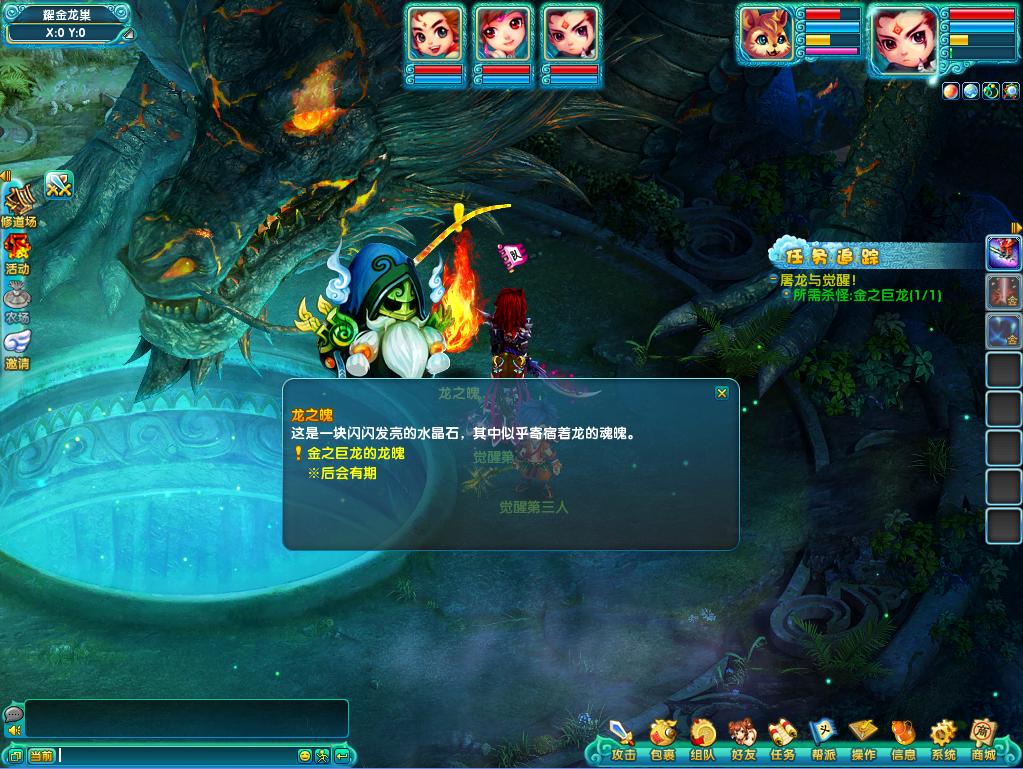
Task: Open the 邀请 invite panel
Action: (x=17, y=348)
